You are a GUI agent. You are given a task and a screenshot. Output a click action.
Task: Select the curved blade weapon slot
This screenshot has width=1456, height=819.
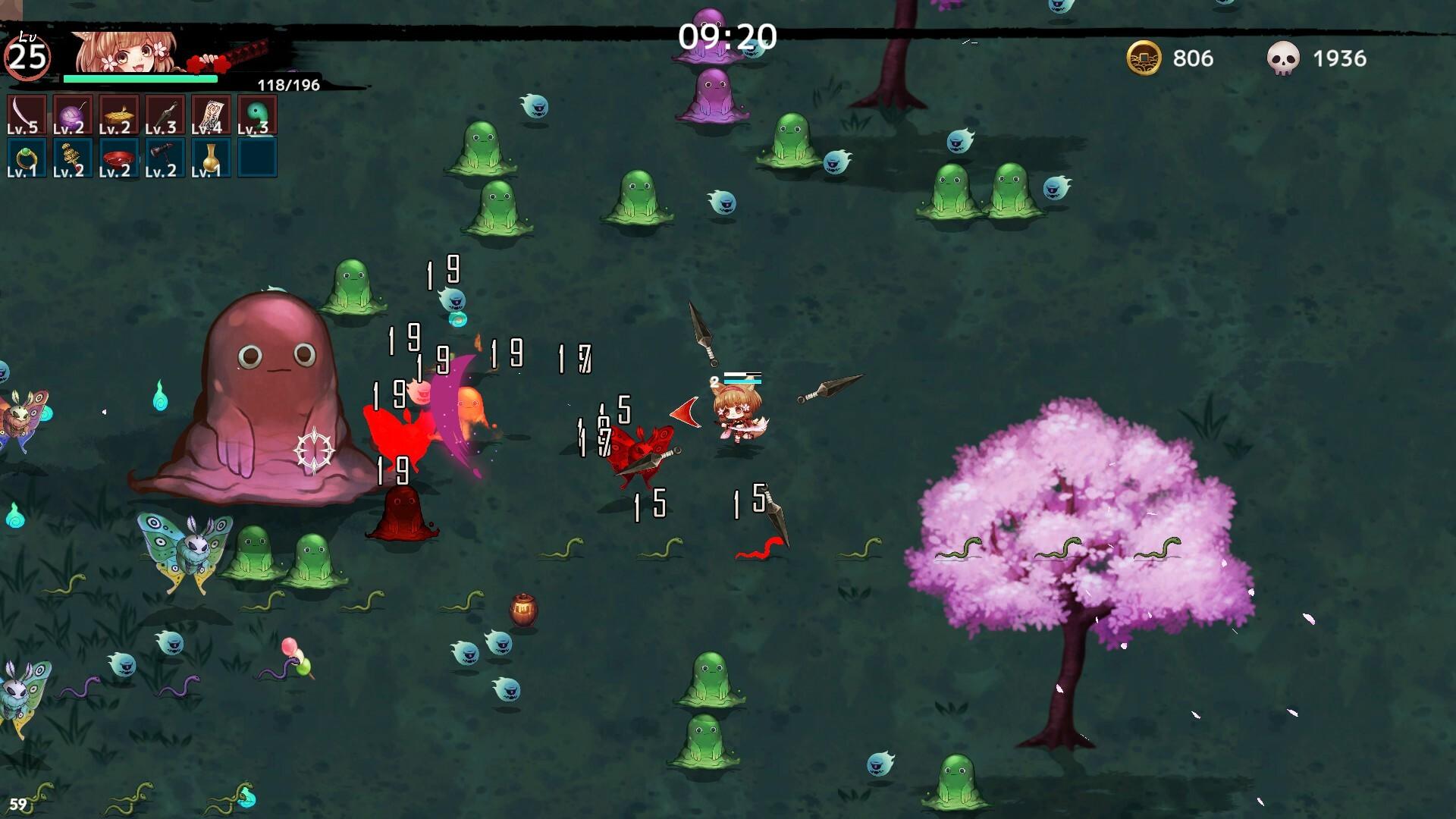point(27,115)
